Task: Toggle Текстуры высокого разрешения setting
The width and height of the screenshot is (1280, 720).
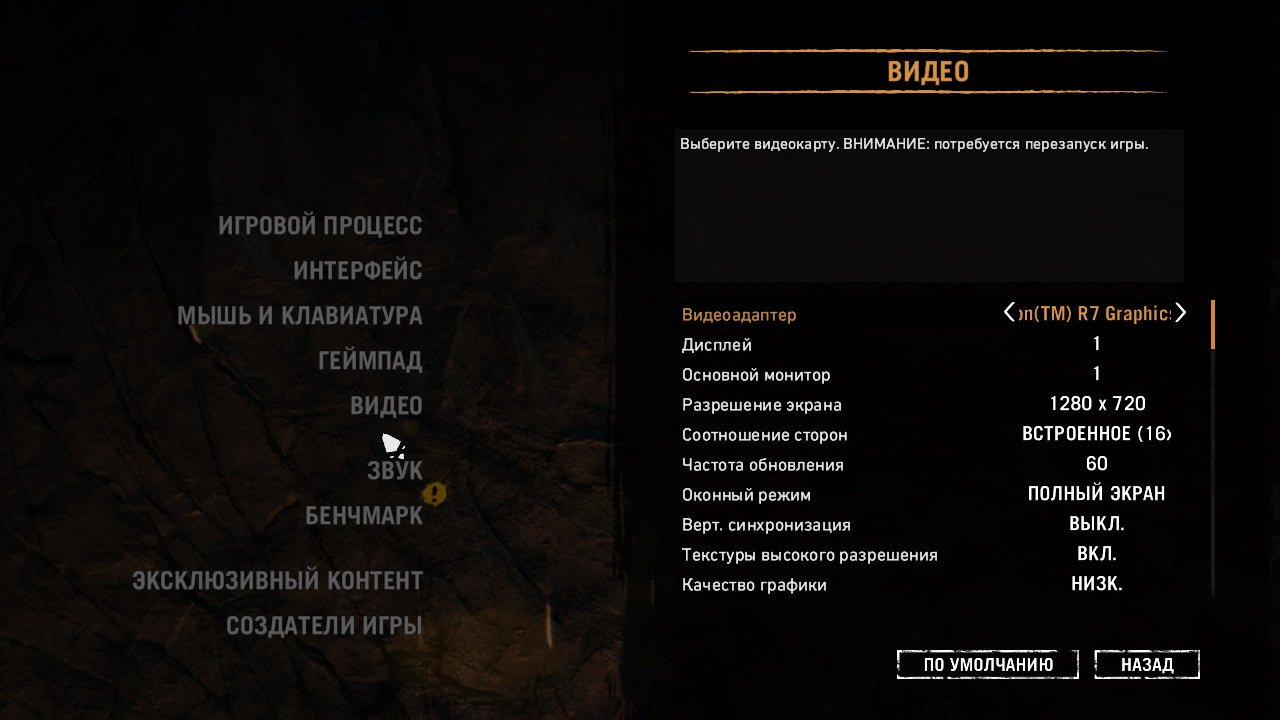Action: [x=1096, y=554]
